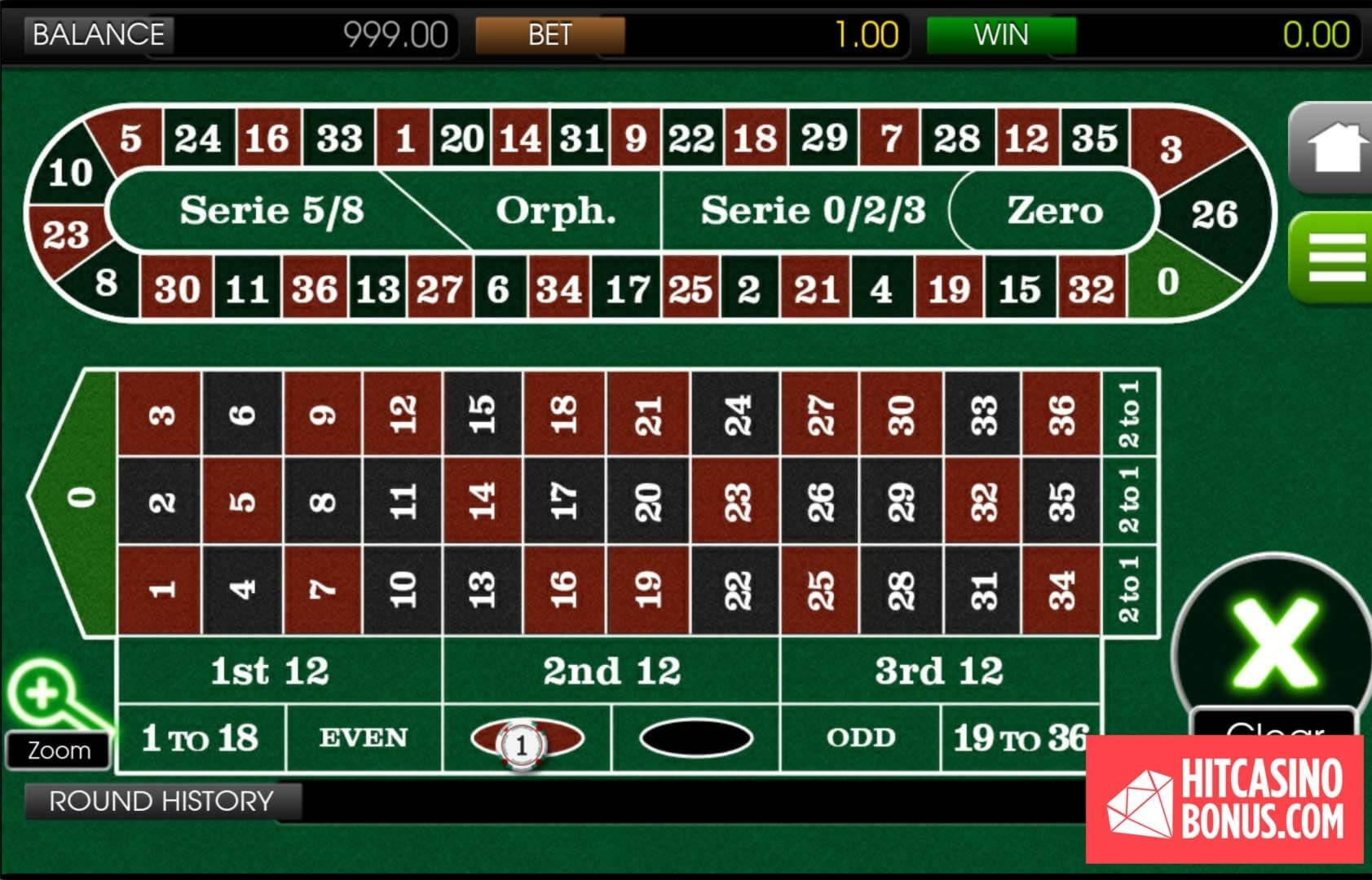Place a chip on 1st 12
The image size is (1372, 880).
(x=271, y=671)
